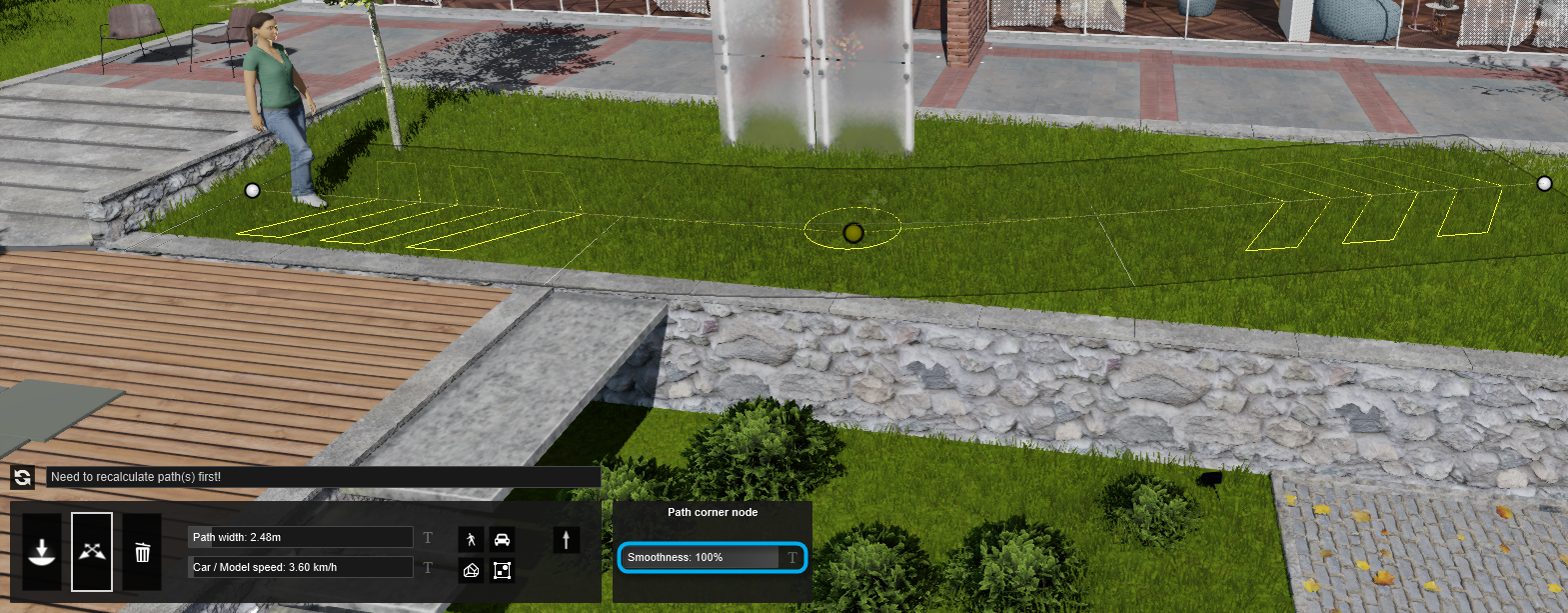Screen dimensions: 1568x613
Task: Activate the move path nodes tool
Action: point(92,552)
